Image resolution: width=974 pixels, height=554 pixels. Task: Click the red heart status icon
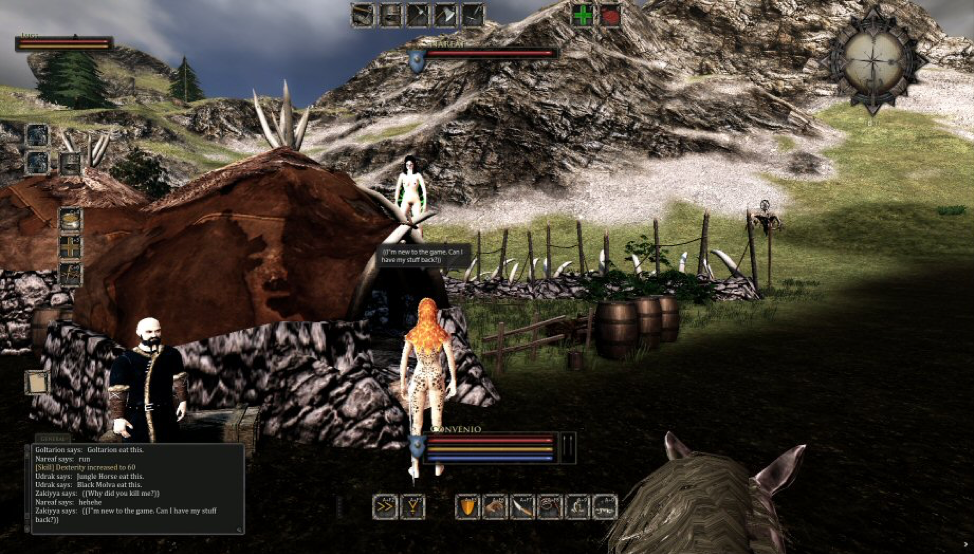609,15
